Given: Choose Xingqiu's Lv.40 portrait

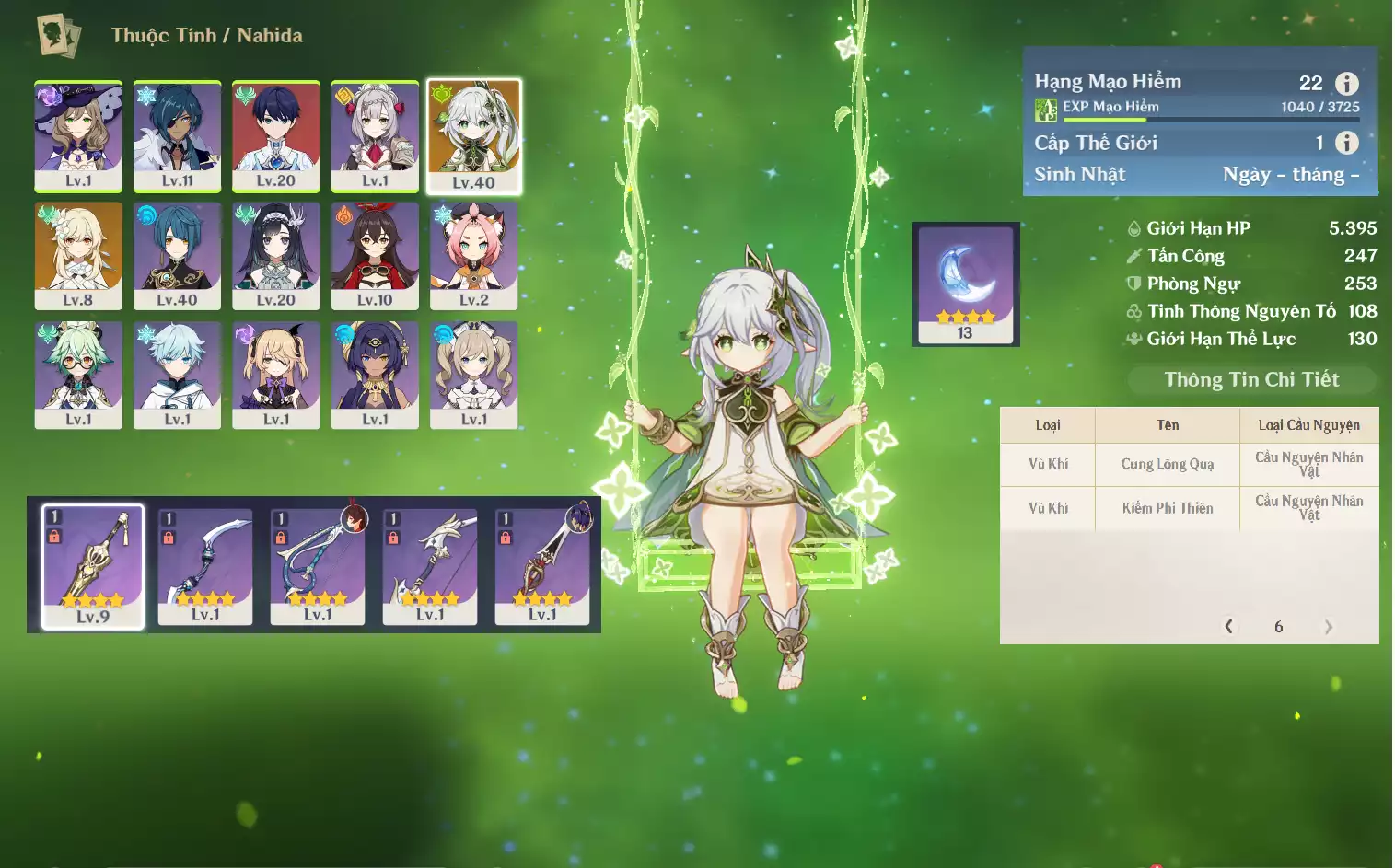Looking at the screenshot, I should [177, 255].
